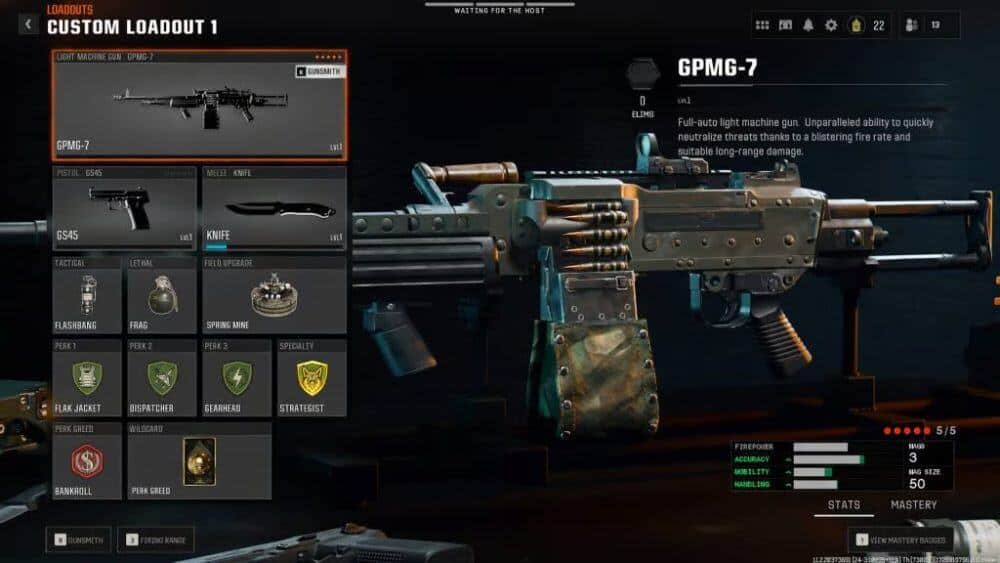Check the notifications bell
This screenshot has height=563, width=1000.
point(808,25)
